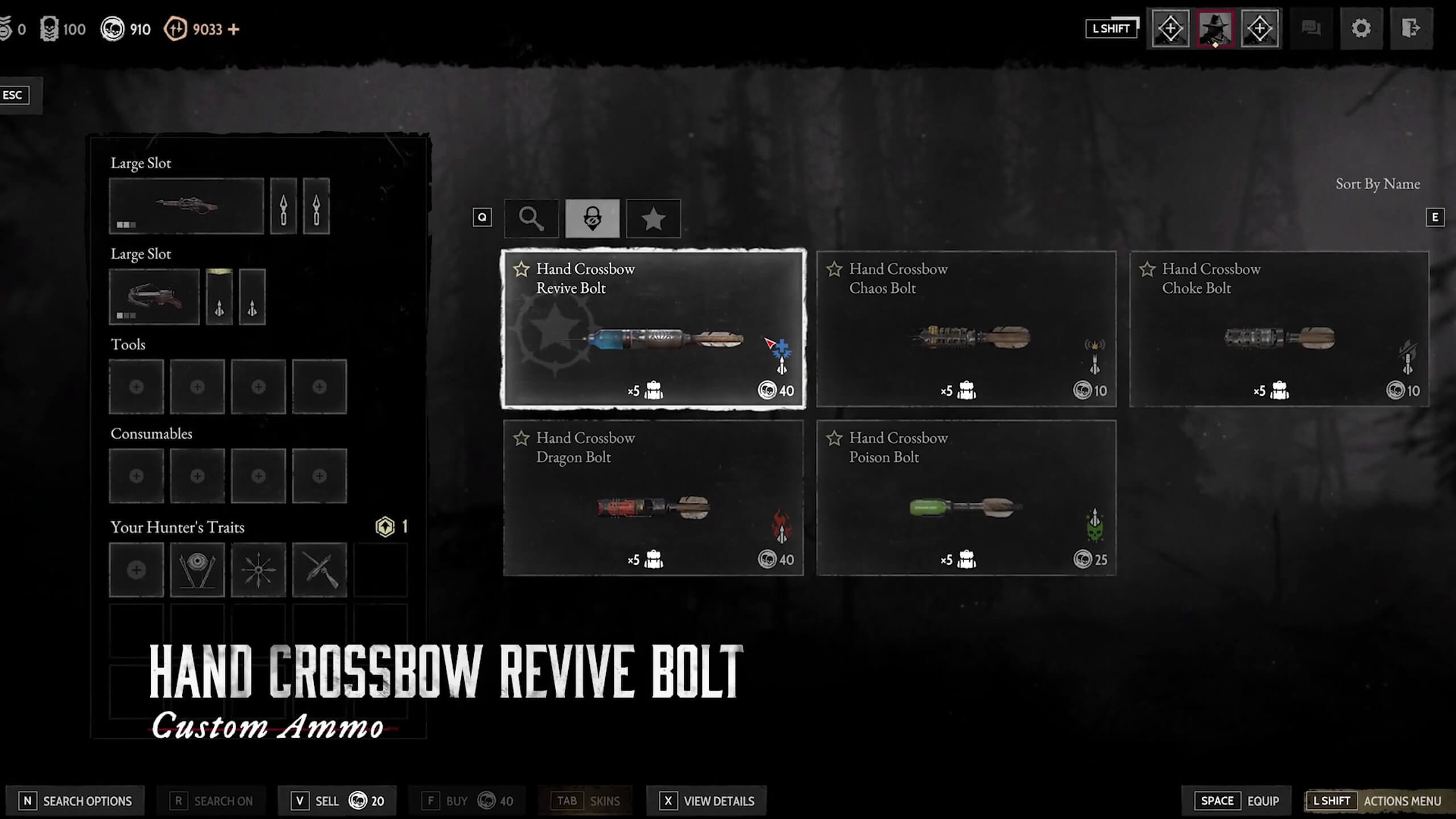Image resolution: width=1456 pixels, height=819 pixels.
Task: Select the Hand Crossbow Dragon Bolt card
Action: pos(653,498)
